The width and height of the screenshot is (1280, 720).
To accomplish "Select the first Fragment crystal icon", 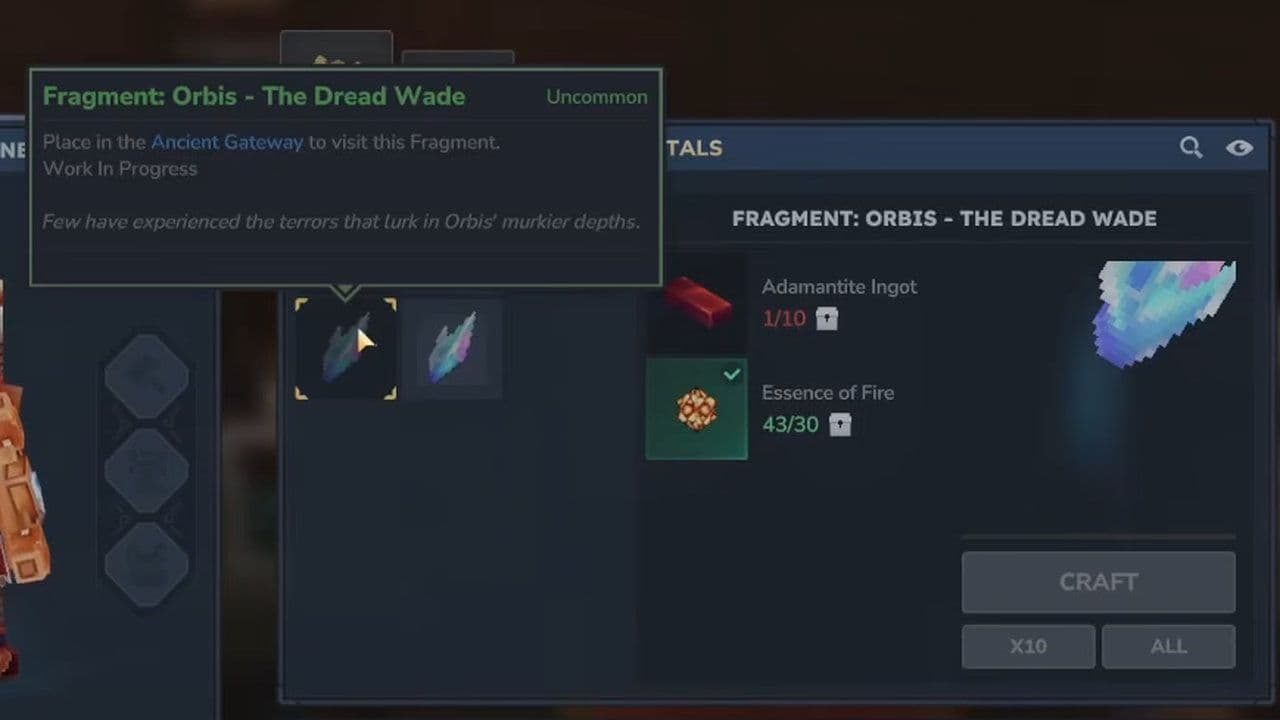I will [x=345, y=348].
